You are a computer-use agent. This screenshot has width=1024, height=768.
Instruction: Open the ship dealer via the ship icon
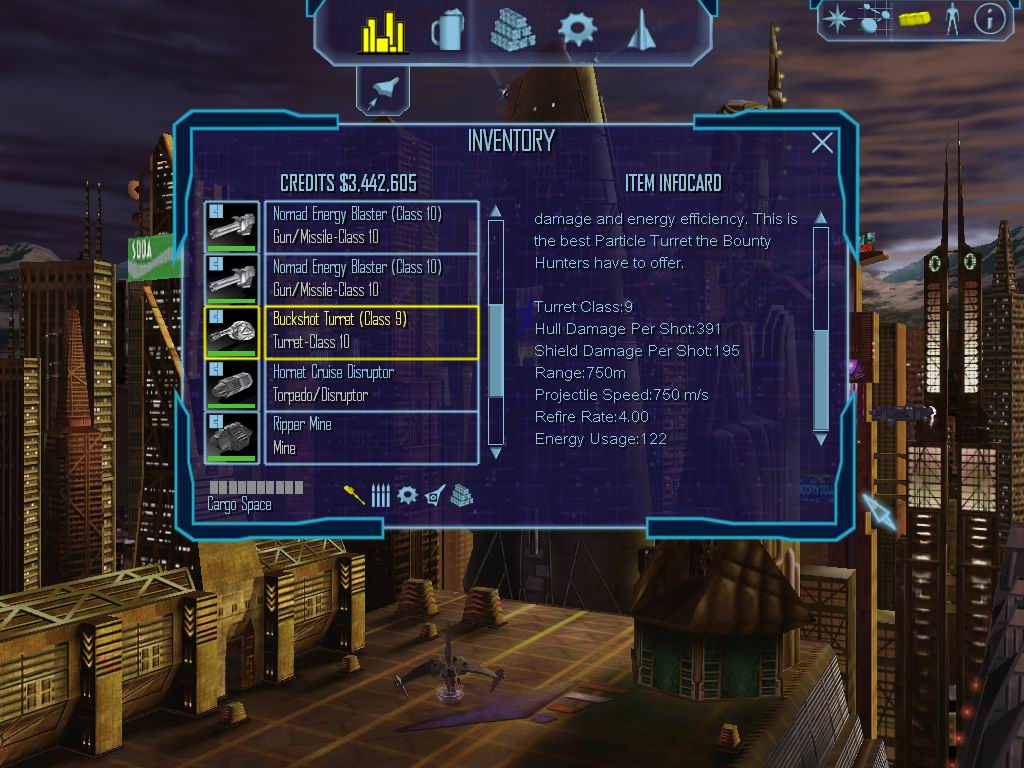tap(639, 30)
